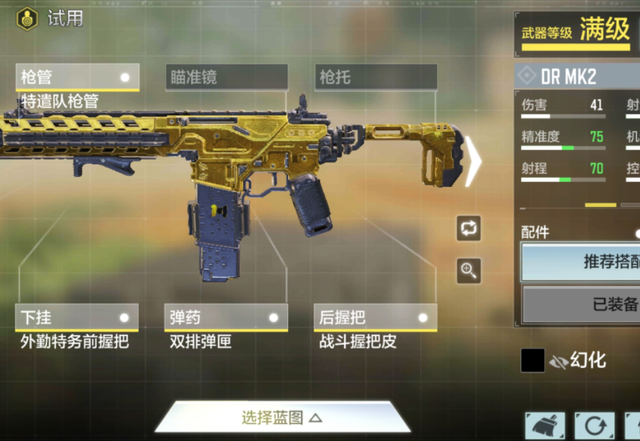
Task: Open the 选择蓝图 blueprint selector
Action: click(282, 417)
